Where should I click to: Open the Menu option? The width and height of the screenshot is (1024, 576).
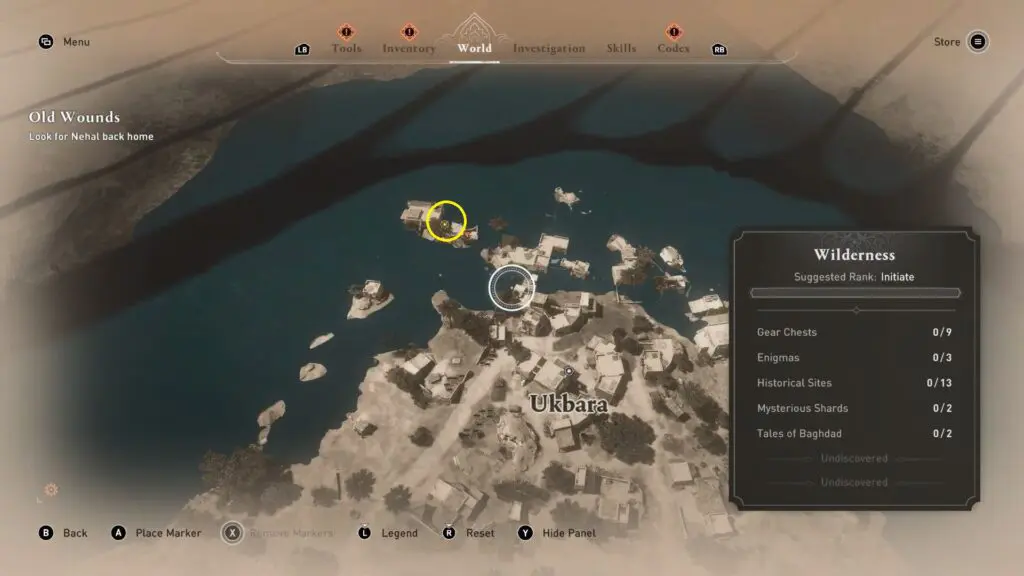(64, 42)
